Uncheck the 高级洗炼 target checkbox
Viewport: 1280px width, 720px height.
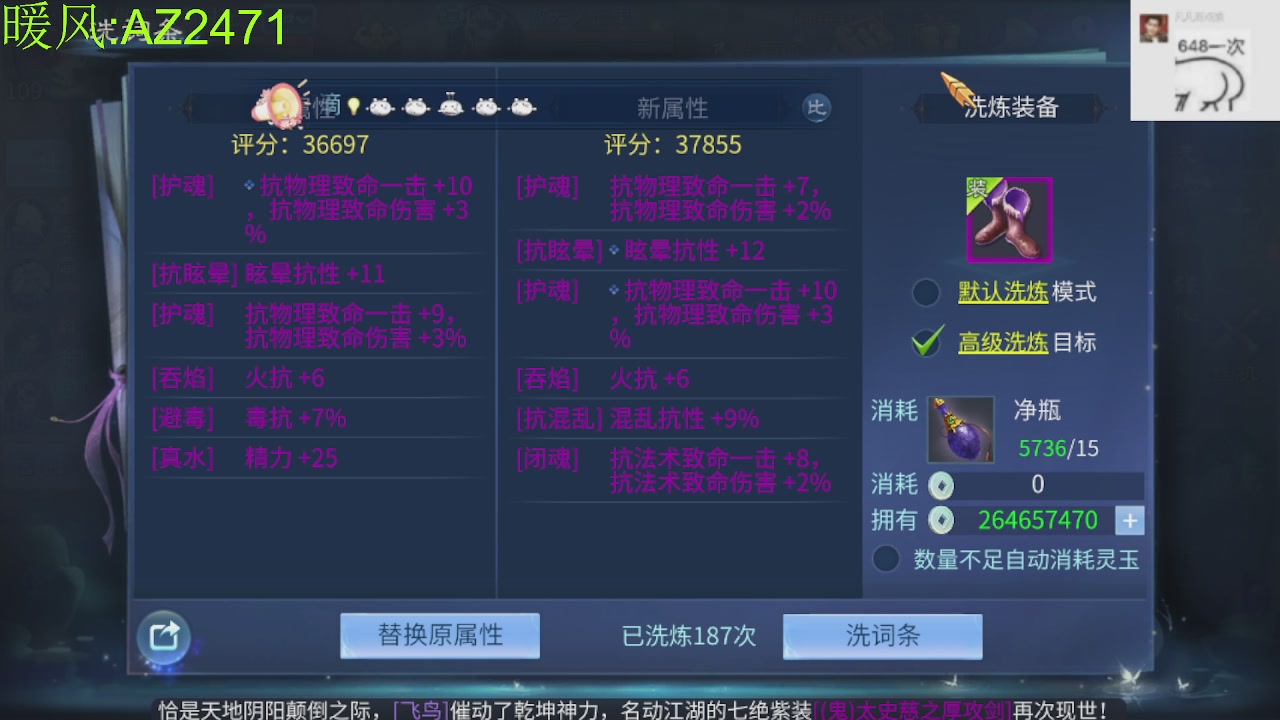[928, 340]
